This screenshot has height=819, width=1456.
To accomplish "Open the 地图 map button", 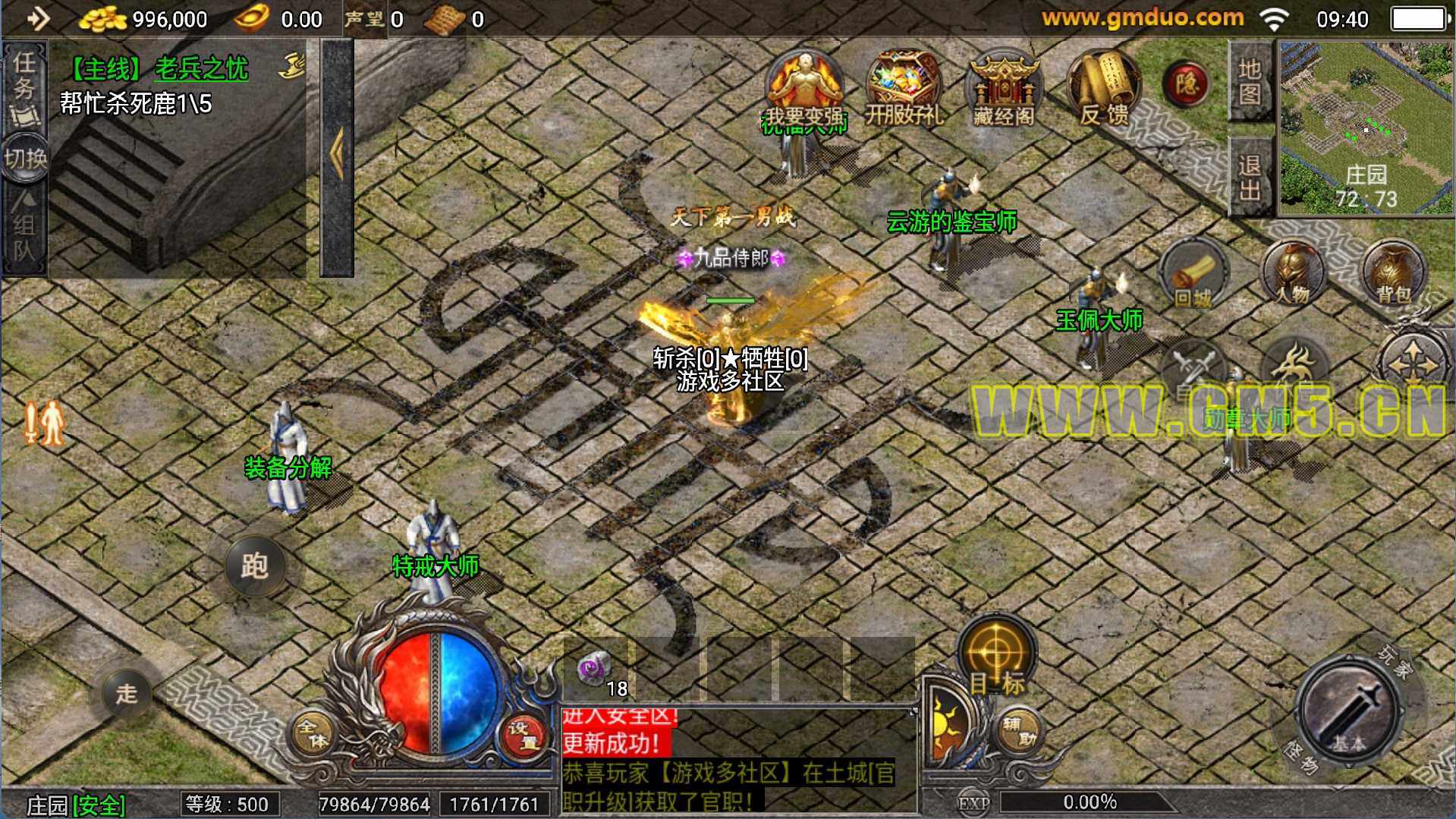I will 1250,80.
